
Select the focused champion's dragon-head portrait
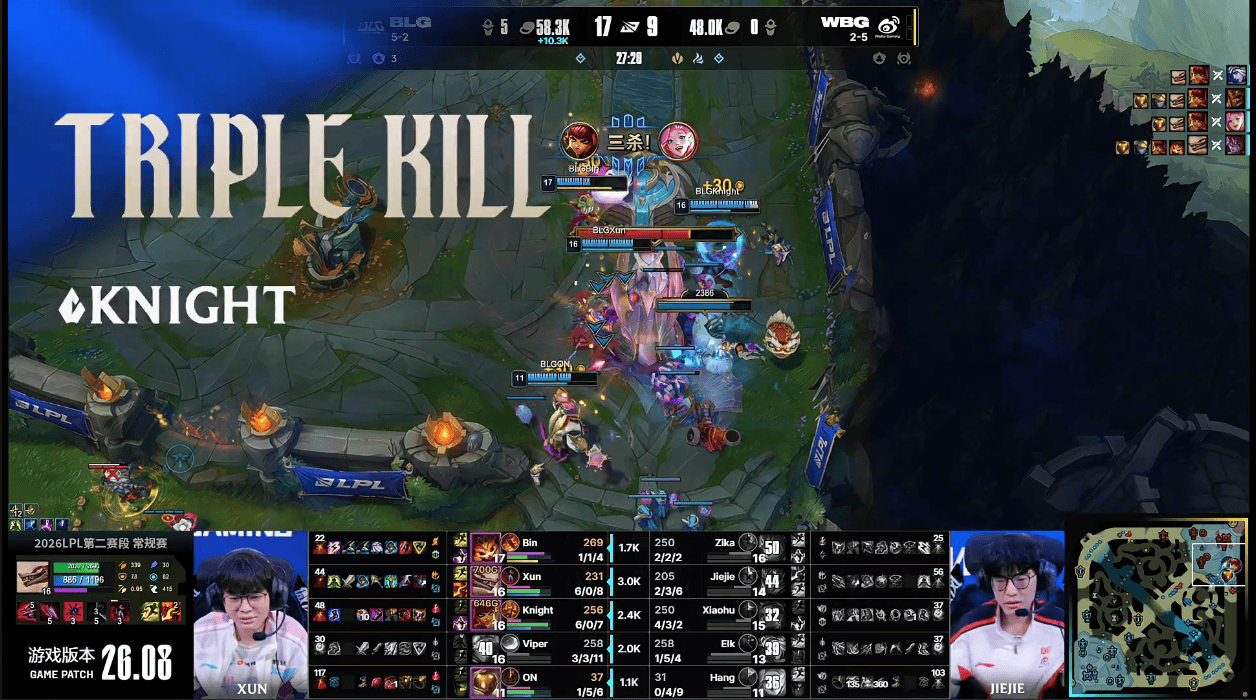click(33, 578)
